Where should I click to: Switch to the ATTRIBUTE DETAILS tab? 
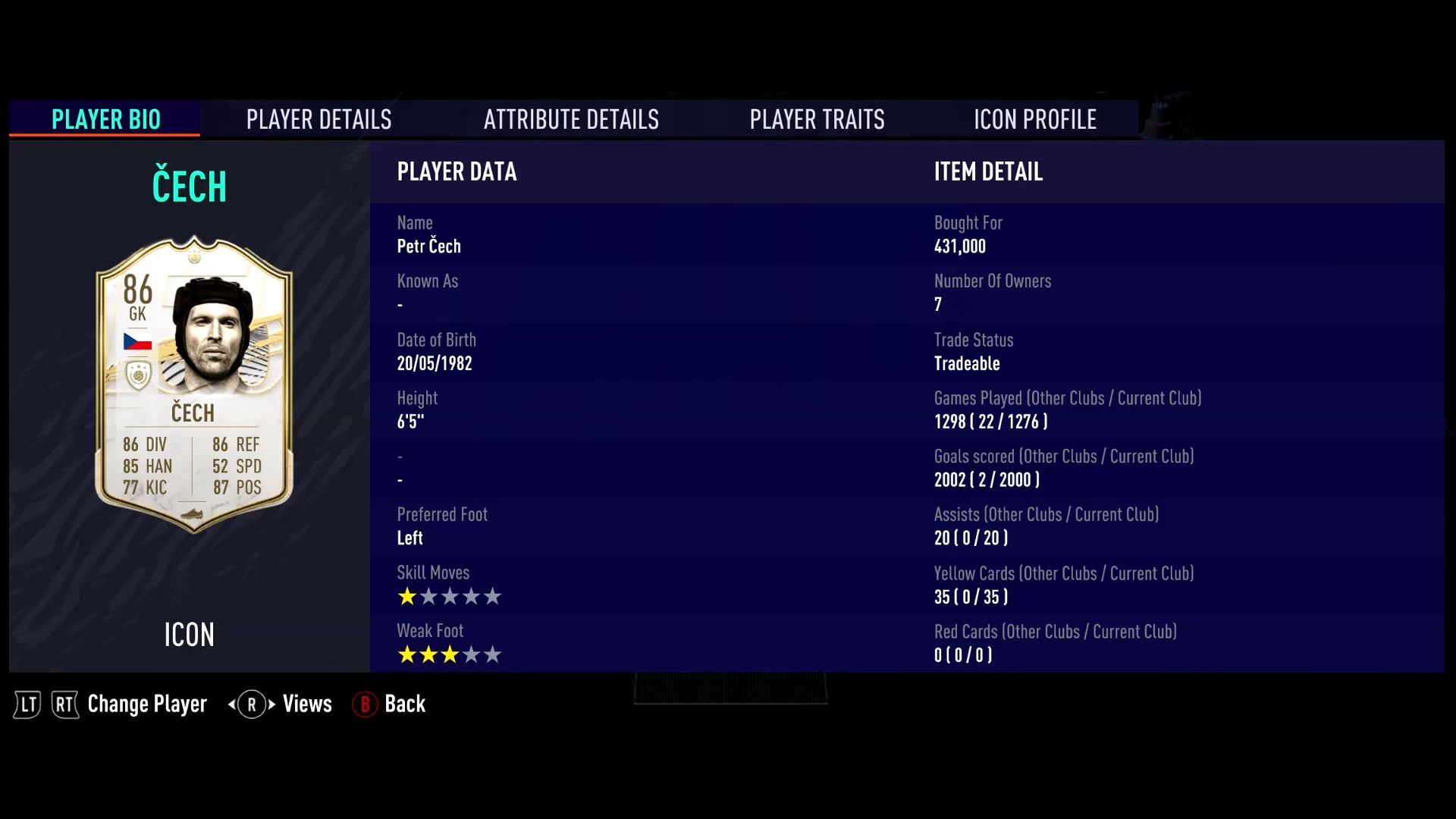pyautogui.click(x=571, y=119)
